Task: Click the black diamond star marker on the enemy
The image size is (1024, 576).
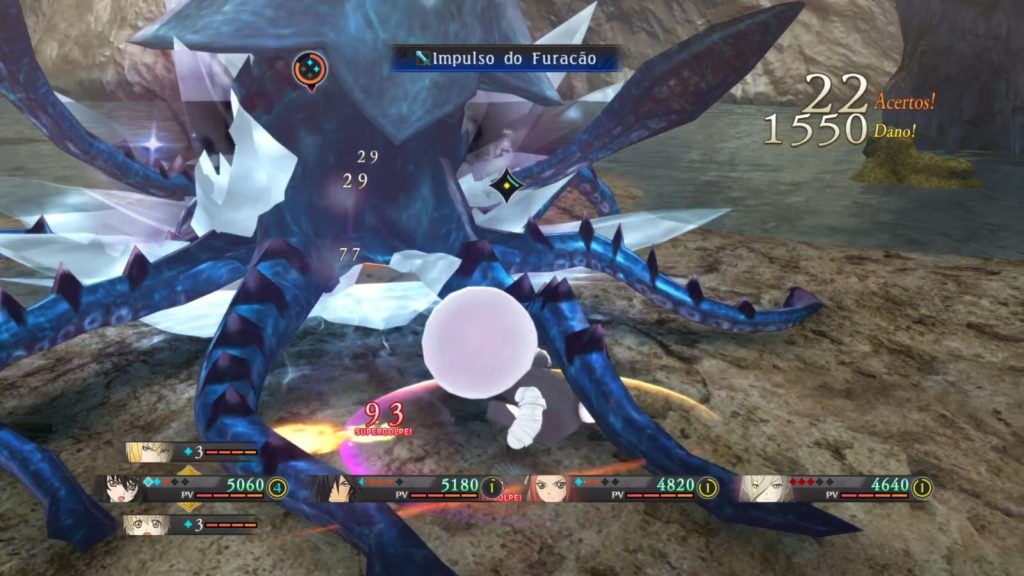Action: click(508, 188)
